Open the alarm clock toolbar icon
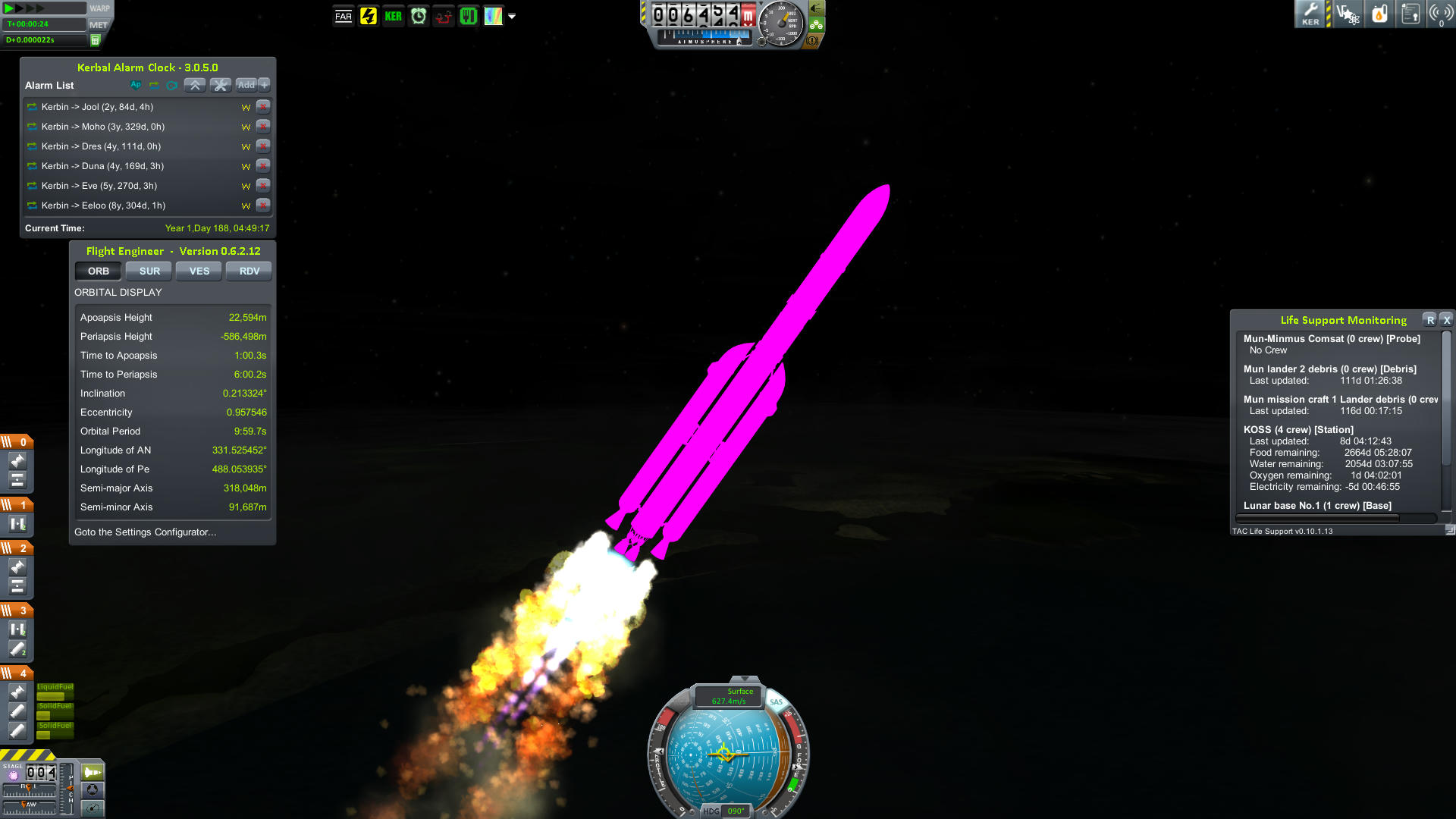The height and width of the screenshot is (819, 1456). click(418, 15)
